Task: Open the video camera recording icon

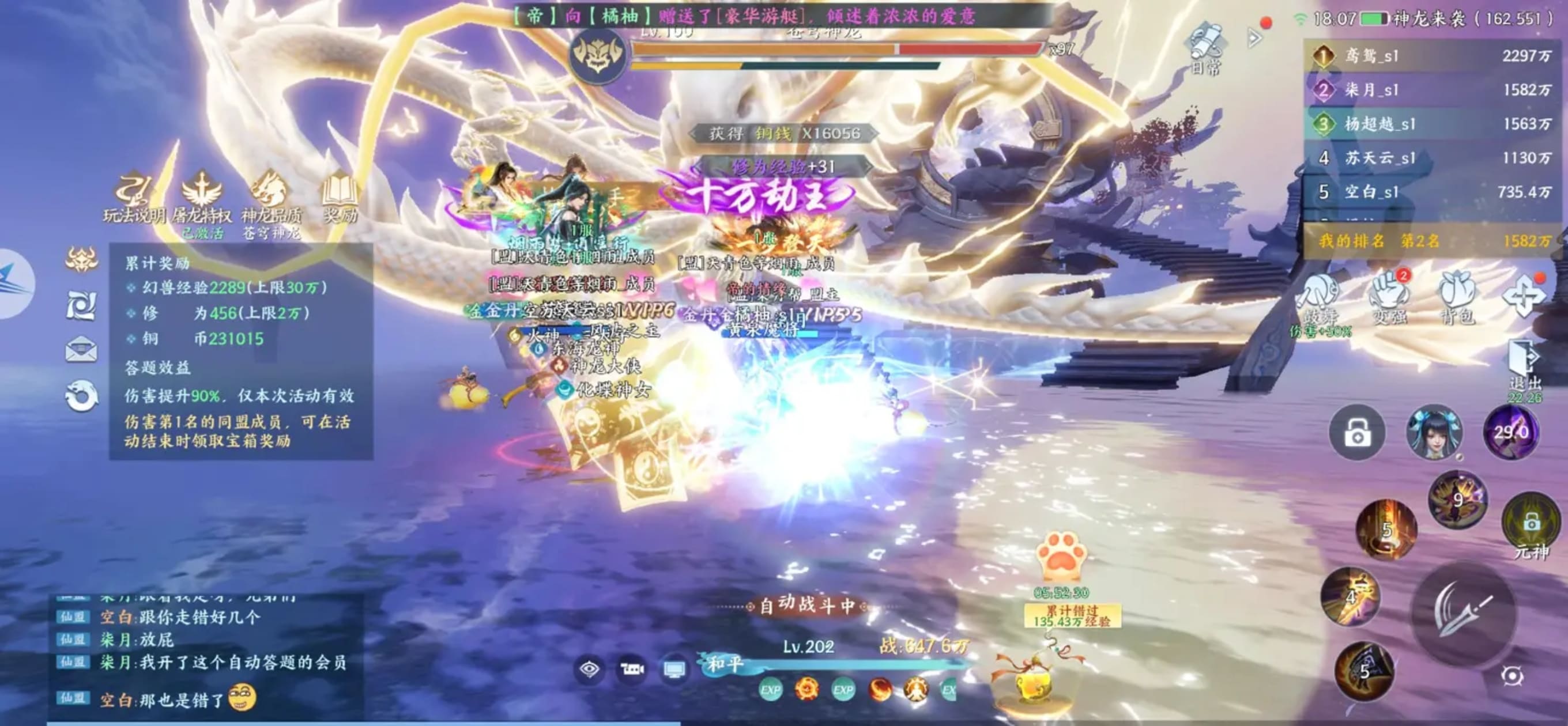Action: tap(631, 670)
